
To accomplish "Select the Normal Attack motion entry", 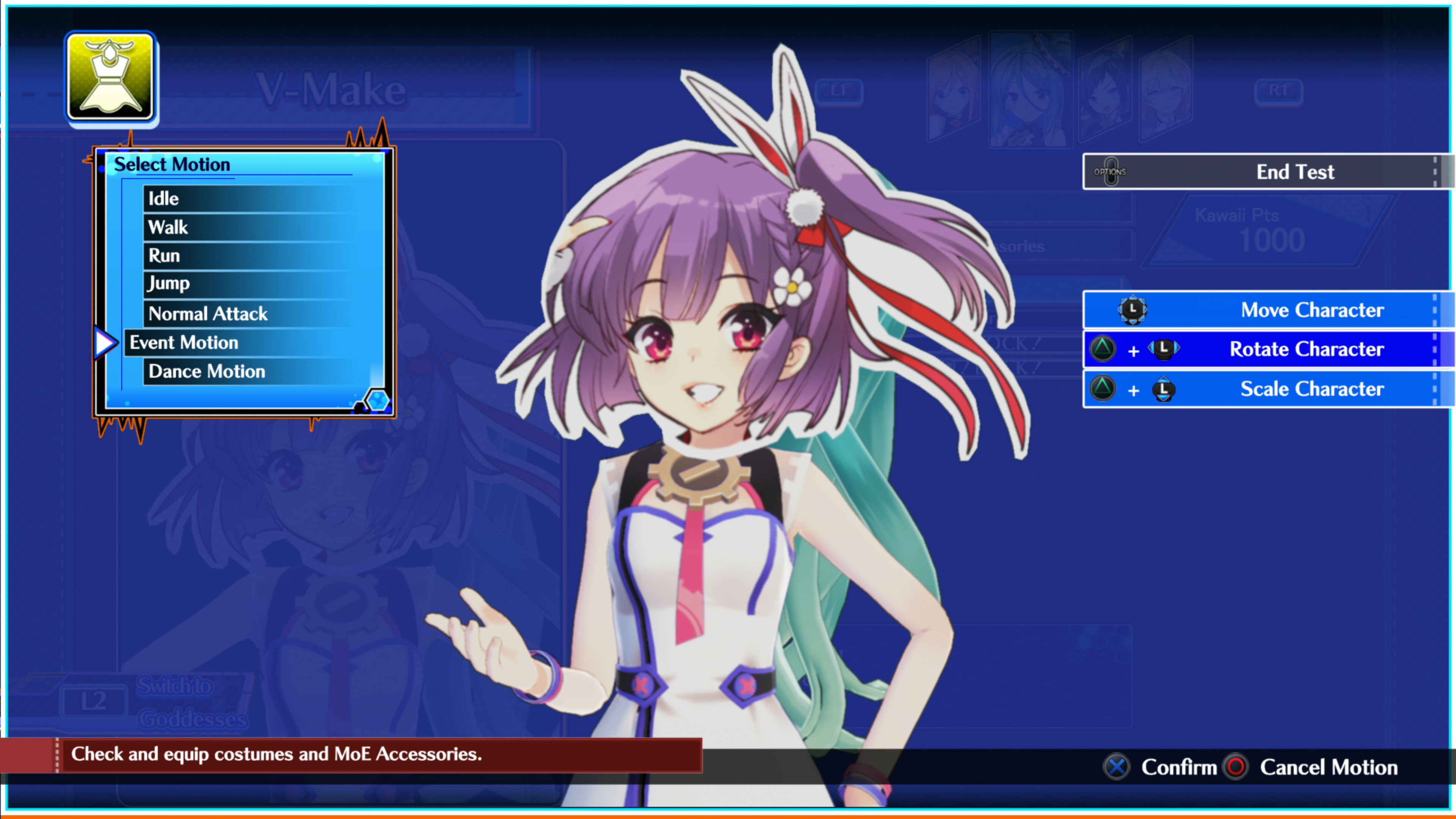I will pos(207,314).
